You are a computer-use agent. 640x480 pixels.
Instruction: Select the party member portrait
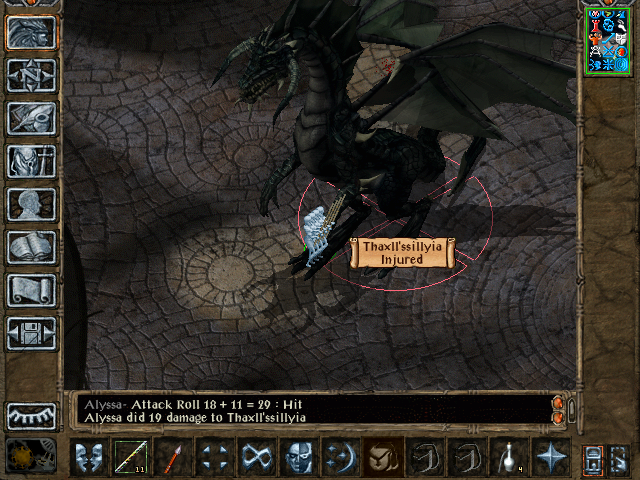click(x=607, y=40)
